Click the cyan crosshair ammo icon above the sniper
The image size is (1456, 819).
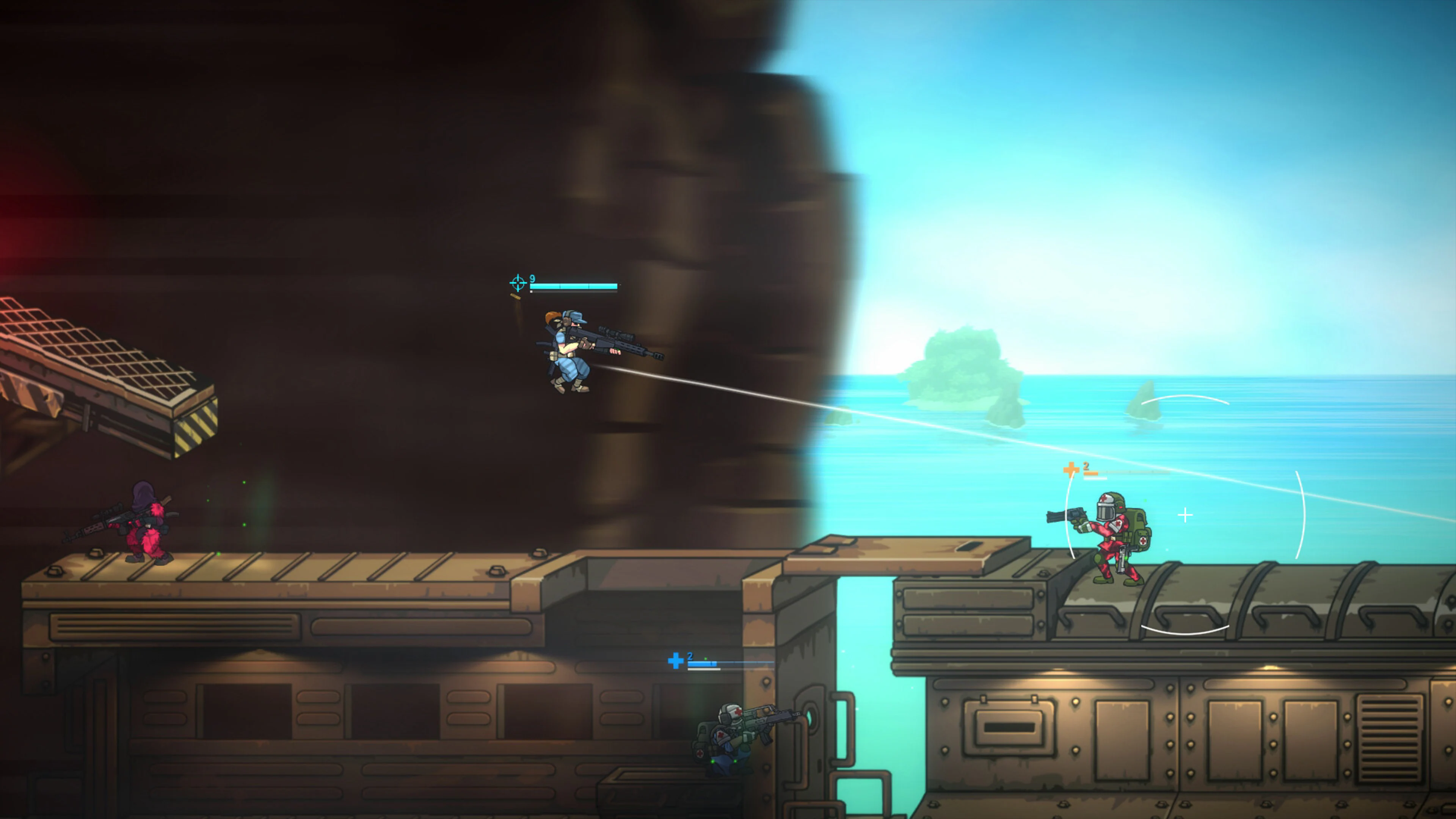pos(518,282)
